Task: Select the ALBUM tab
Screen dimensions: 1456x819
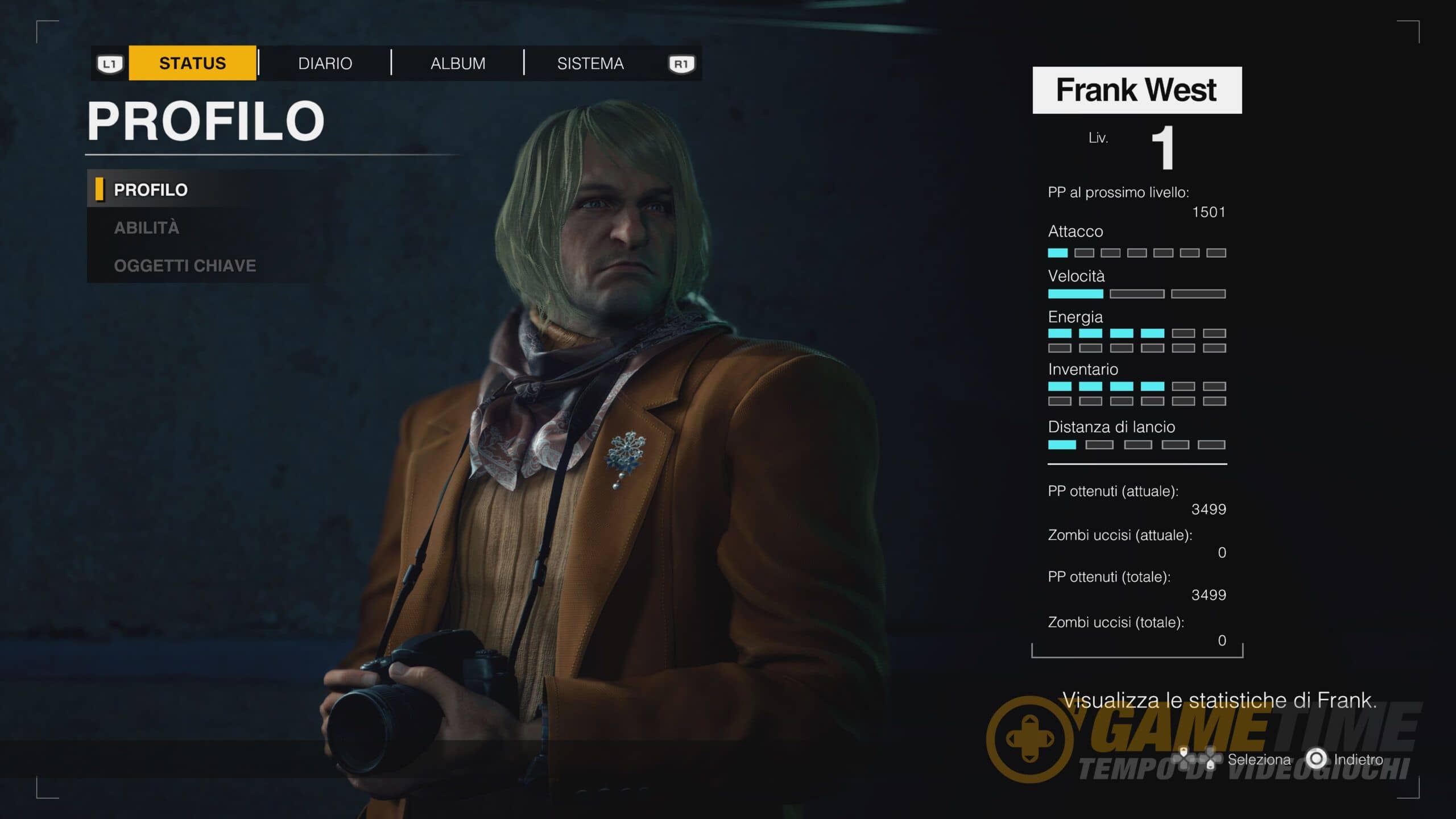Action: pyautogui.click(x=458, y=63)
